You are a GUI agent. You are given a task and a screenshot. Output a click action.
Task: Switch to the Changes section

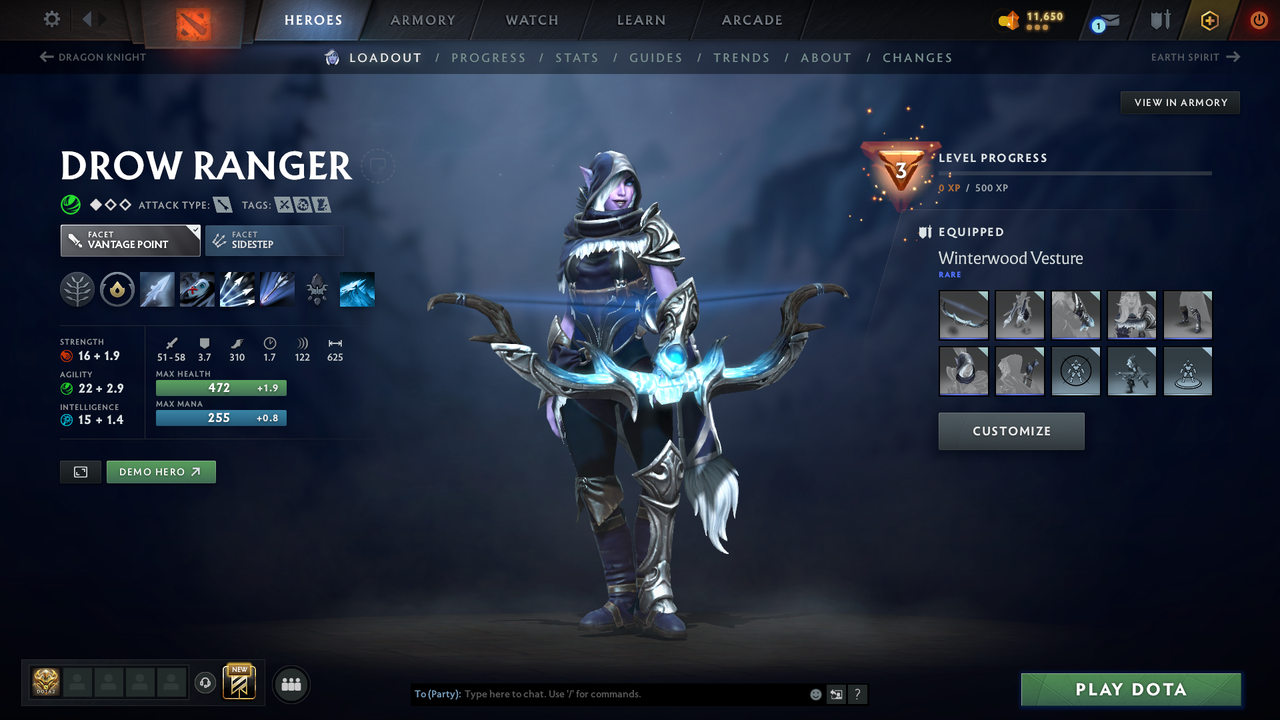tap(917, 58)
